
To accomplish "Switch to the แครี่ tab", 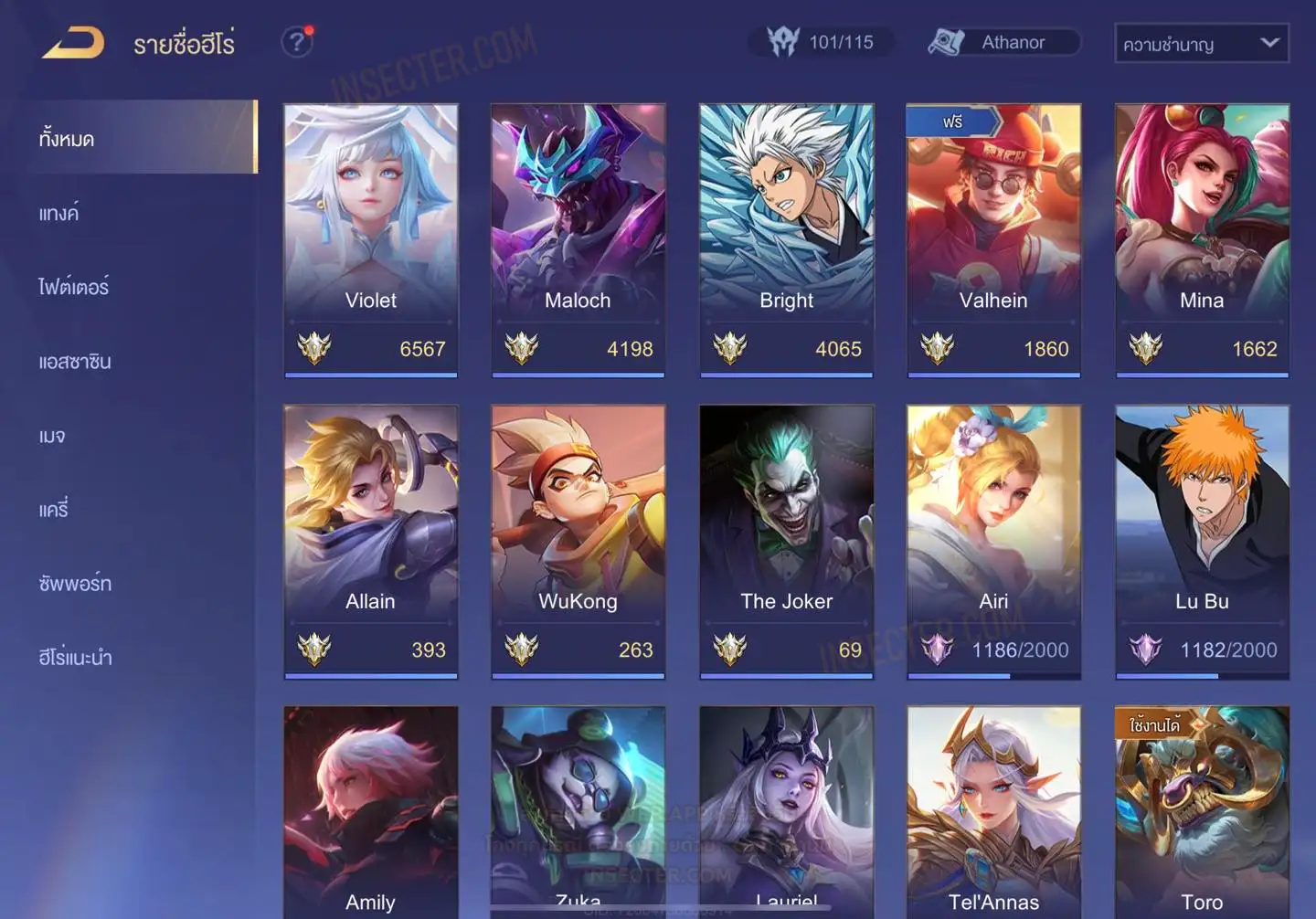I will point(54,509).
